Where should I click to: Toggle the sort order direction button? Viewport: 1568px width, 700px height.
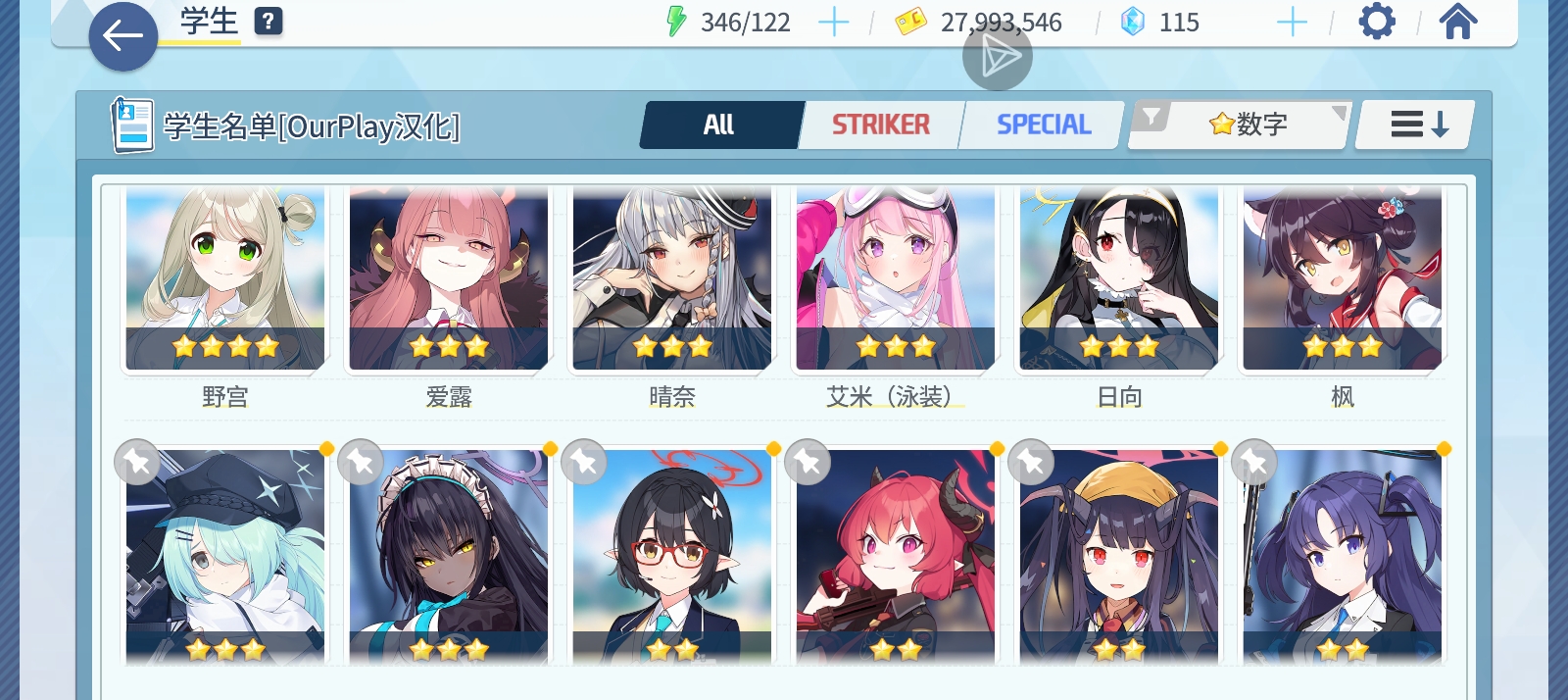(1417, 125)
